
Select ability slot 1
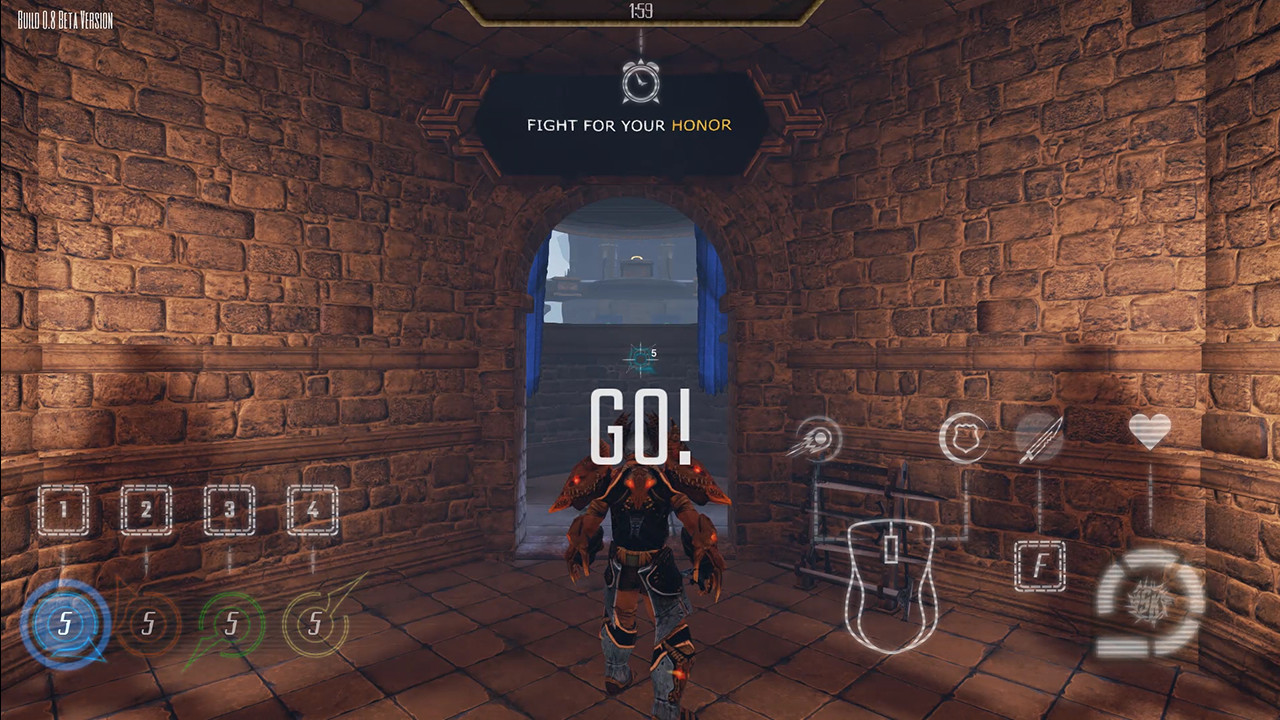64,508
